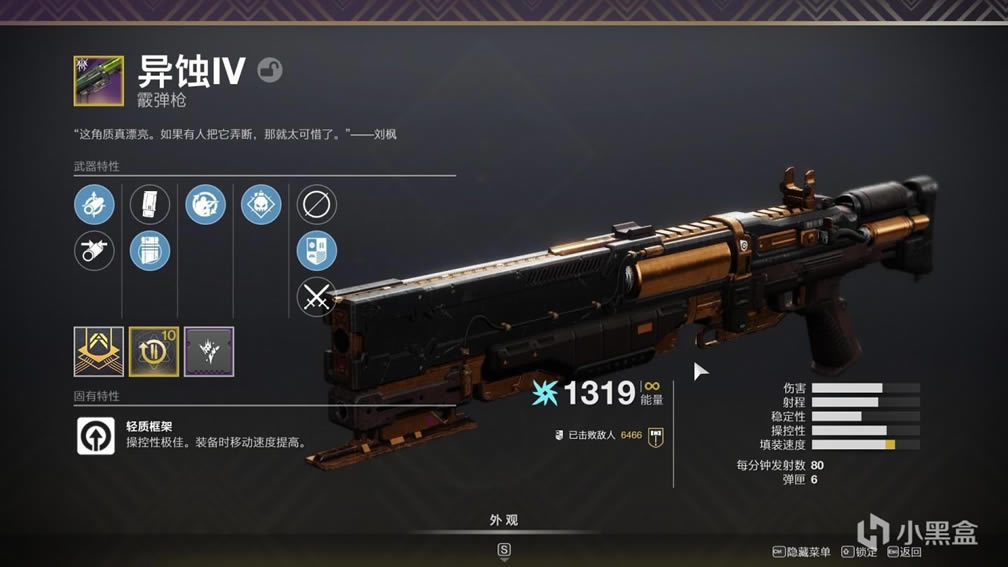Select the upper barrel perk with arrows
This screenshot has width=1008, height=567.
pyautogui.click(x=94, y=205)
